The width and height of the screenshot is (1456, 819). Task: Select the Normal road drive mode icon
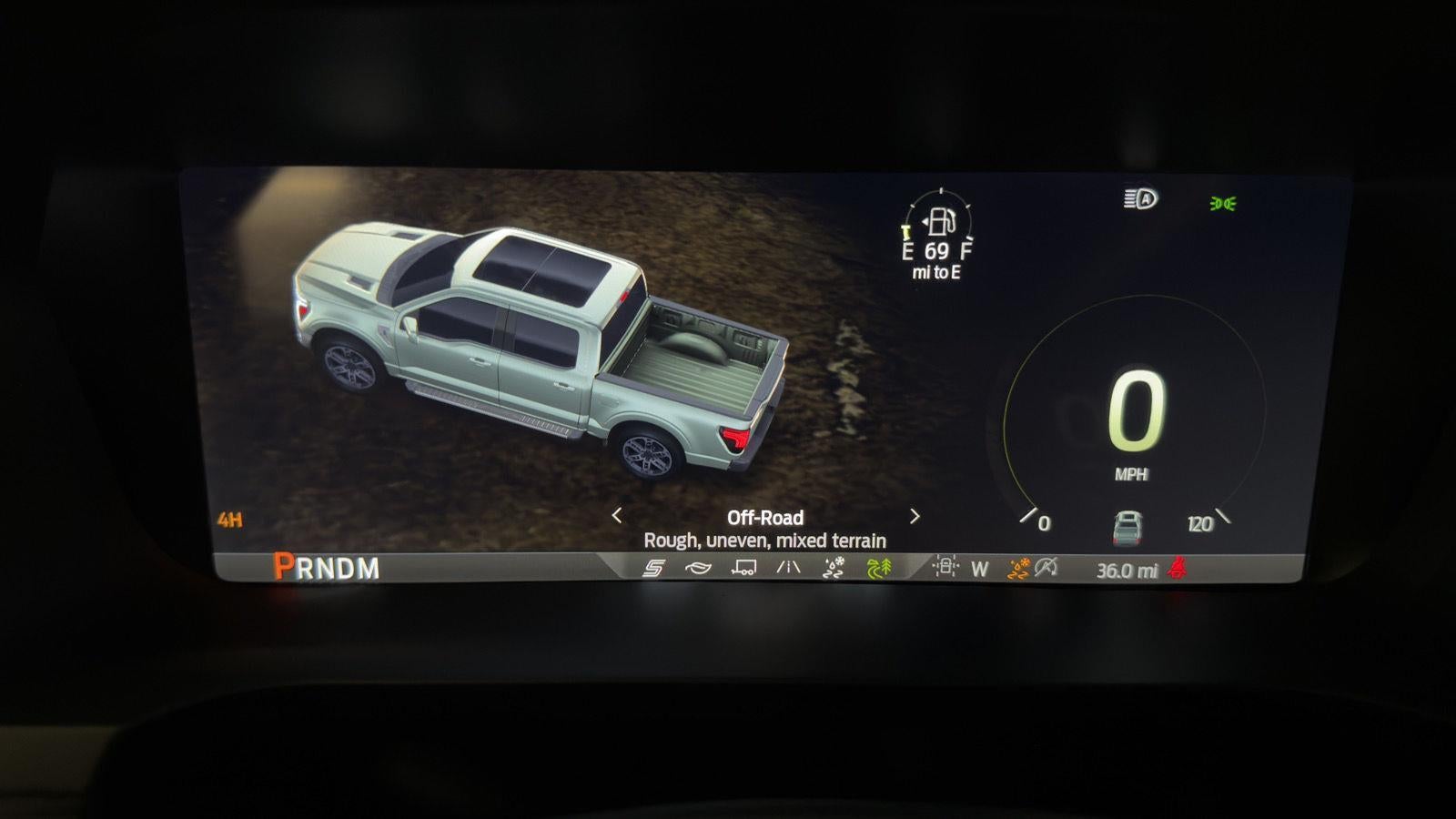click(x=788, y=569)
